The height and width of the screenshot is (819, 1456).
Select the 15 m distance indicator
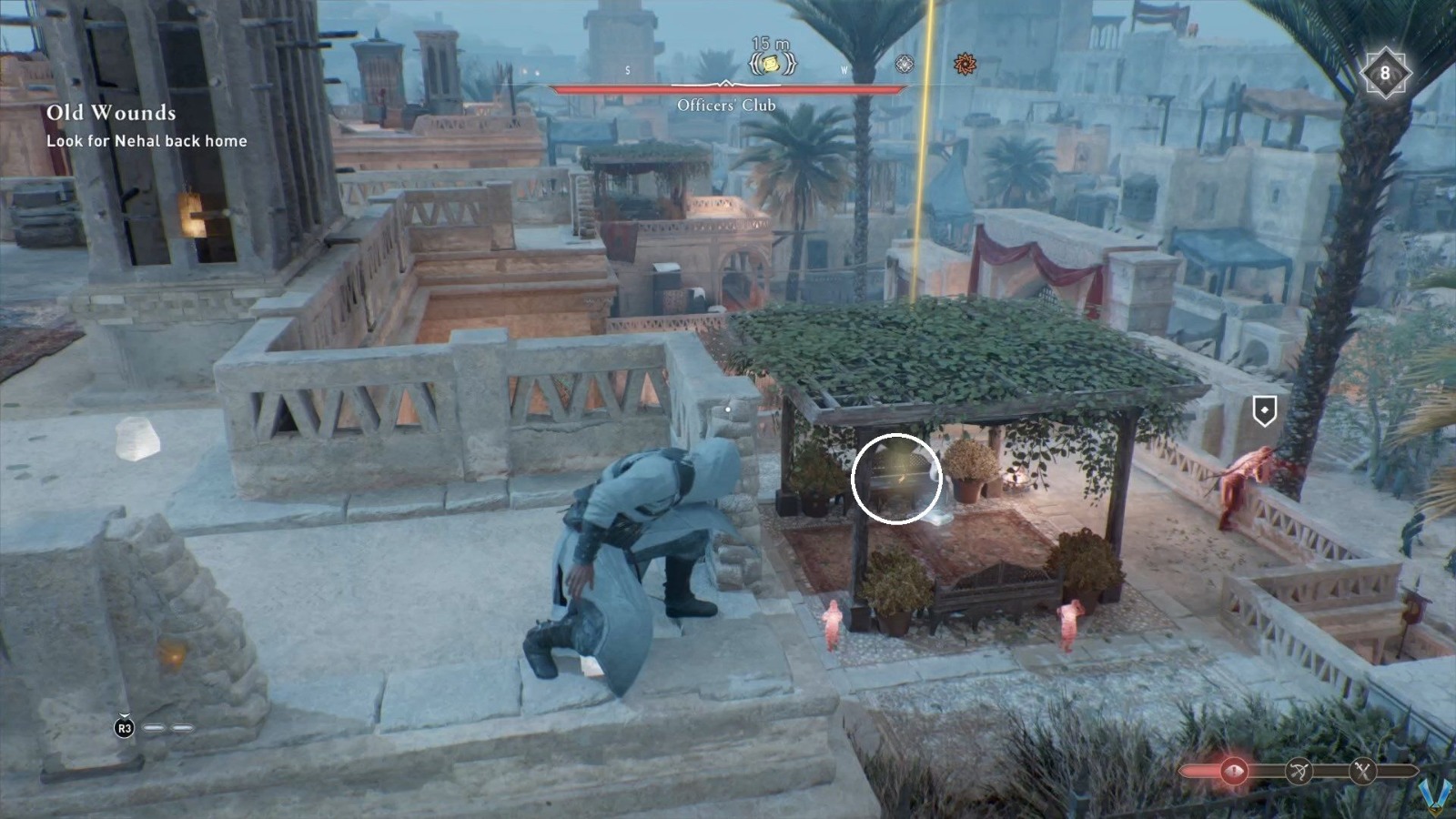[770, 44]
